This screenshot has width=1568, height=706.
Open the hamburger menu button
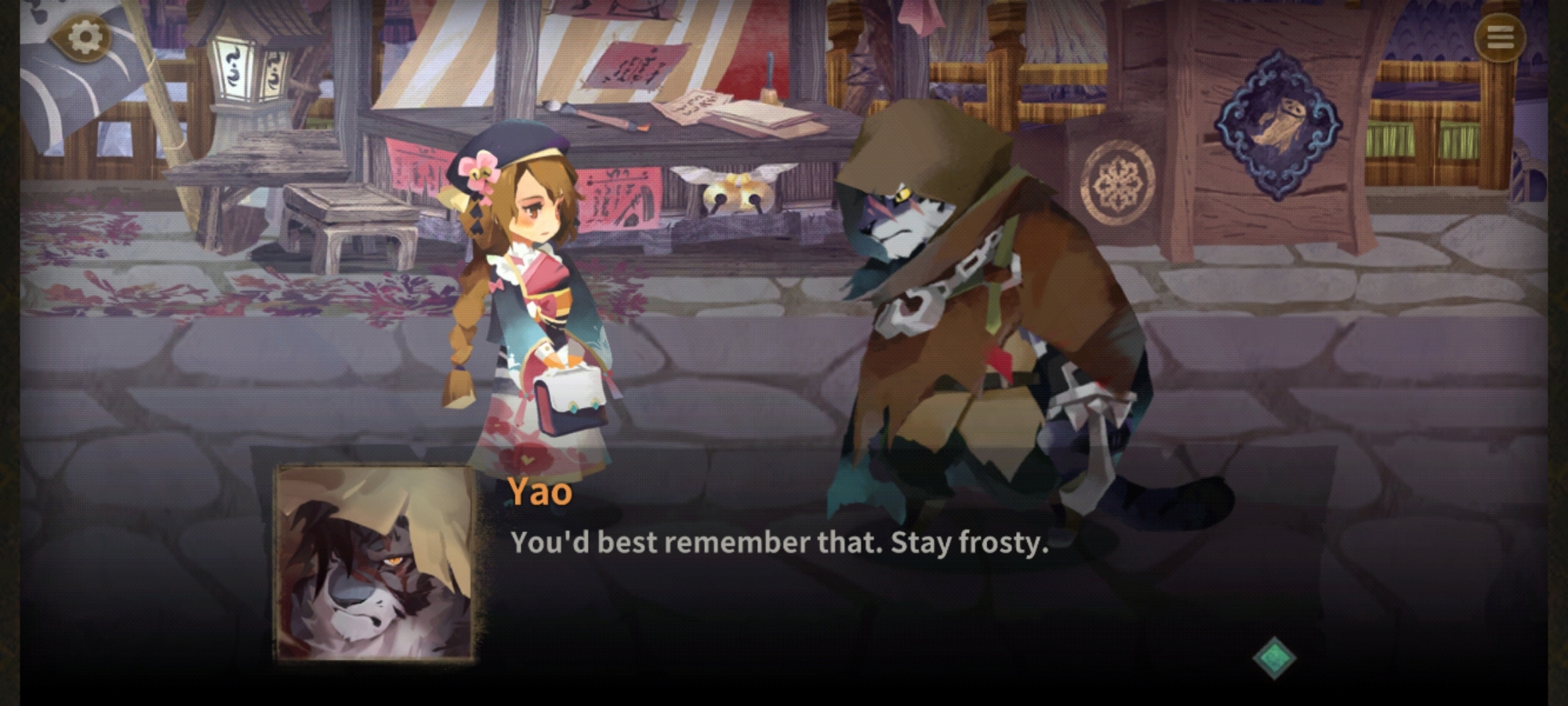coord(1500,37)
